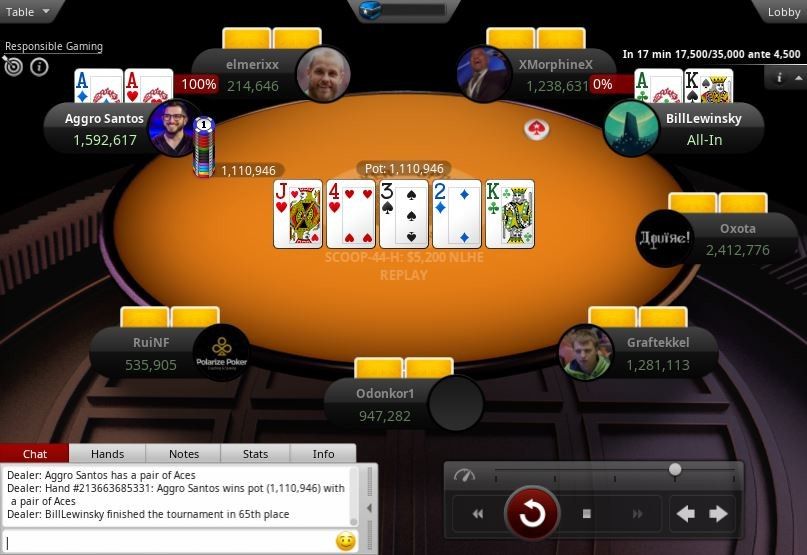Viewport: 807px width, 555px height.
Task: Restart the hand replay with the red button
Action: click(531, 514)
